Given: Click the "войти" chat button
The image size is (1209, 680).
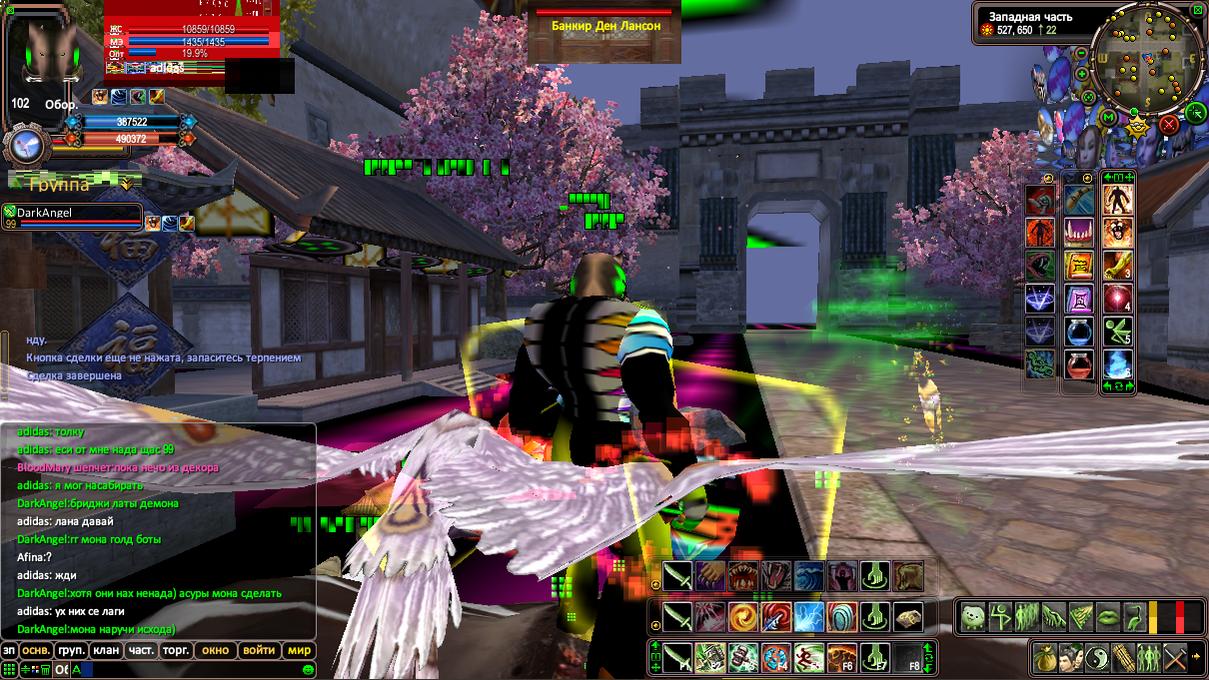Looking at the screenshot, I should (259, 650).
